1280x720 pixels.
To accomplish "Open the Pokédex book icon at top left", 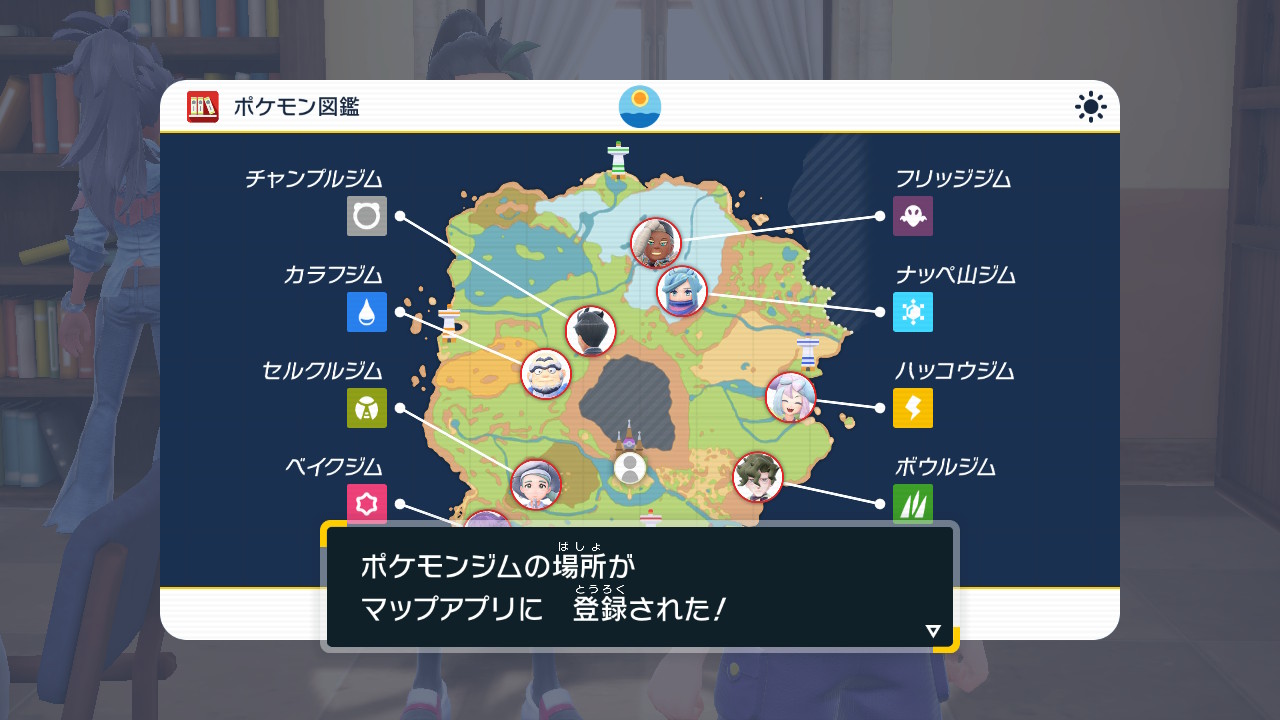I will coord(201,105).
